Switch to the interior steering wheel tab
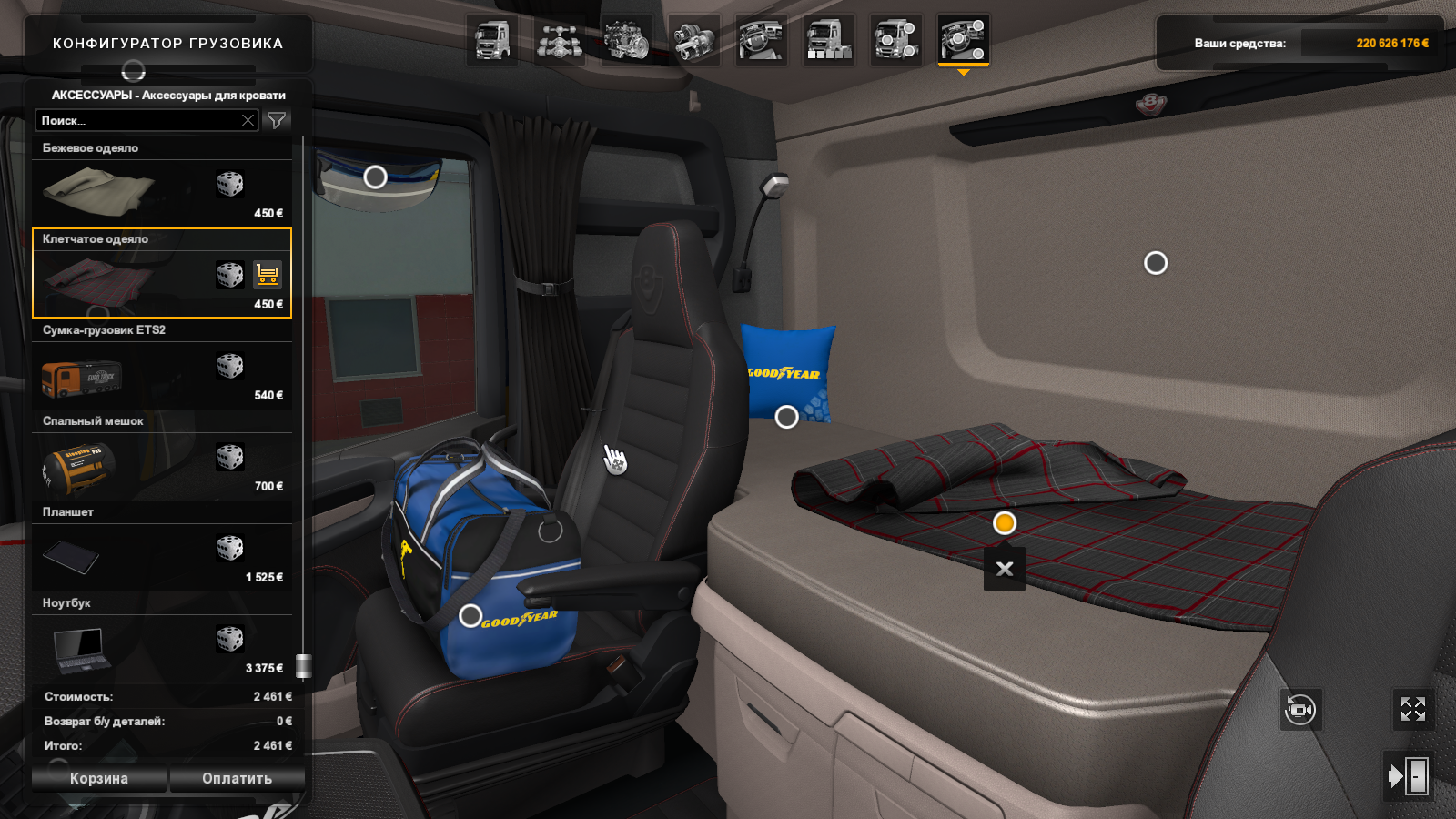This screenshot has width=1456, height=819. (762, 40)
